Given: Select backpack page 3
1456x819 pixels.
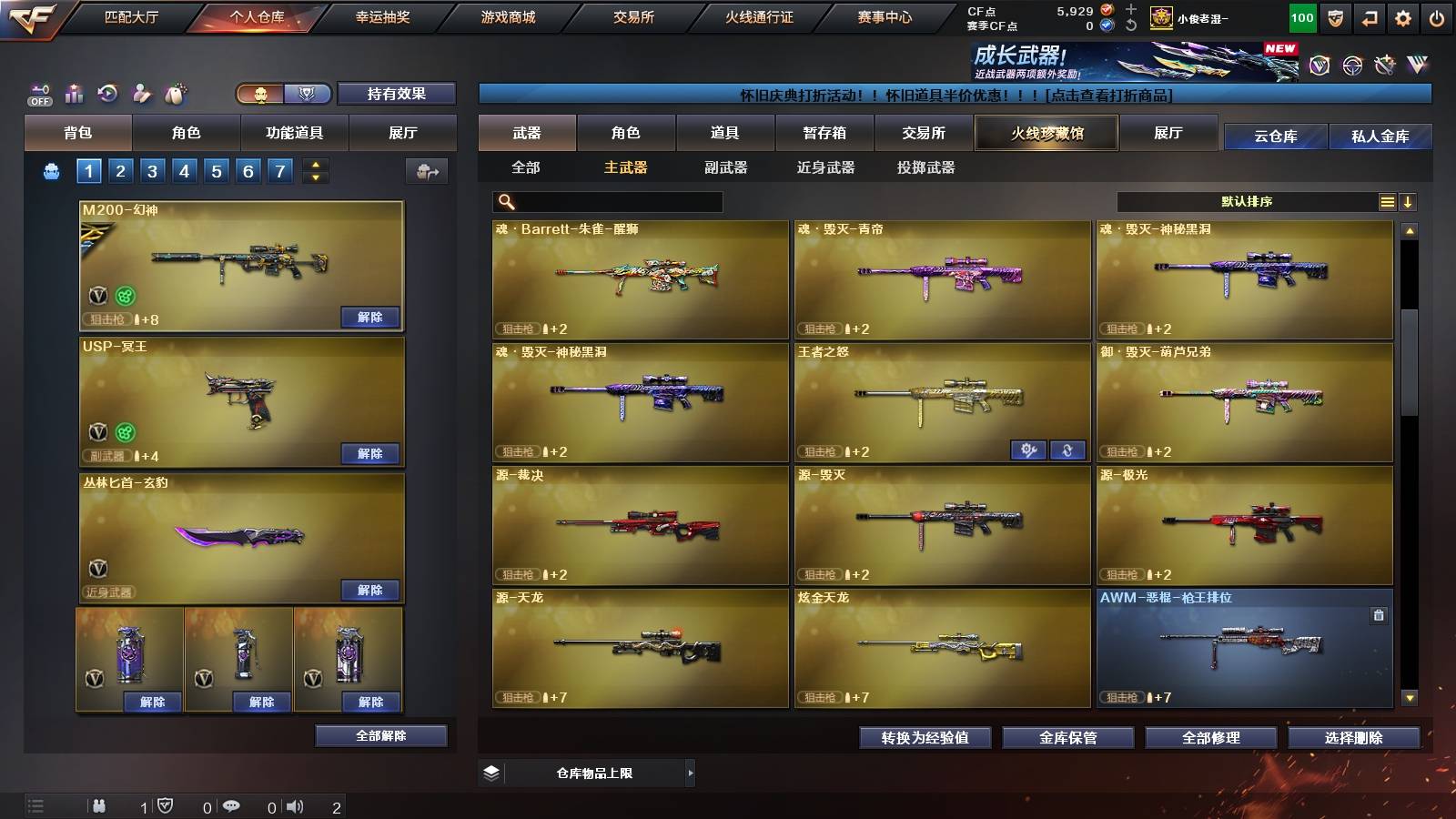Looking at the screenshot, I should (154, 169).
